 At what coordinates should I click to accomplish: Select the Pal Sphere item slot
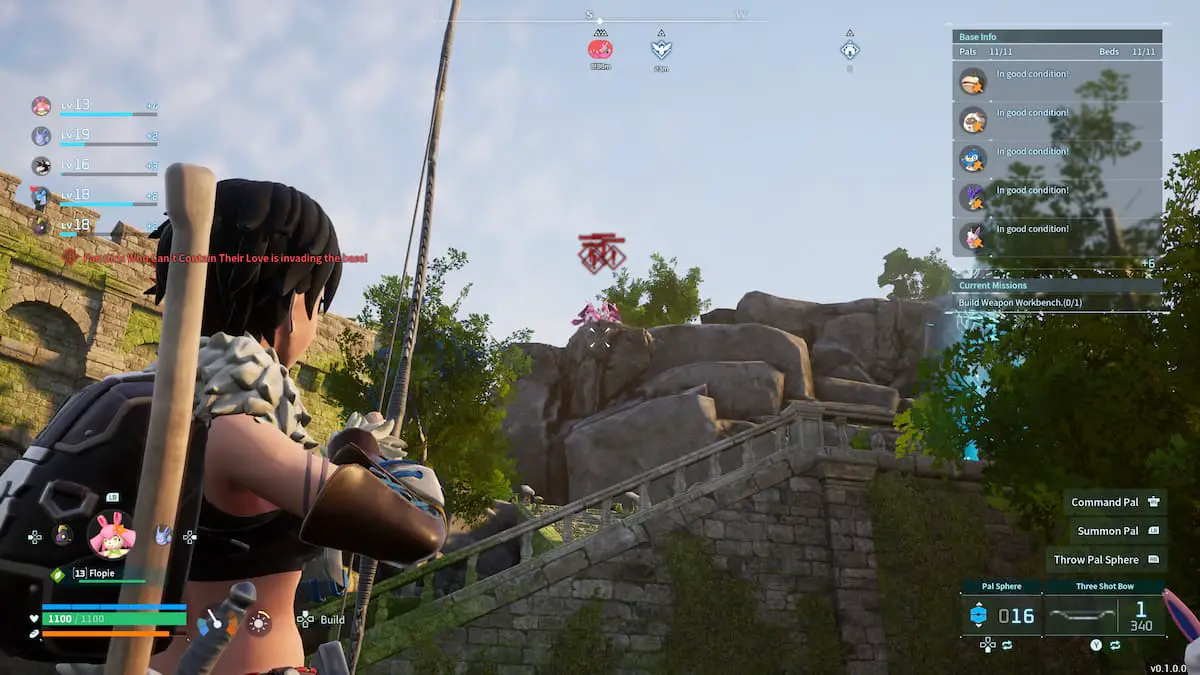pos(1001,615)
